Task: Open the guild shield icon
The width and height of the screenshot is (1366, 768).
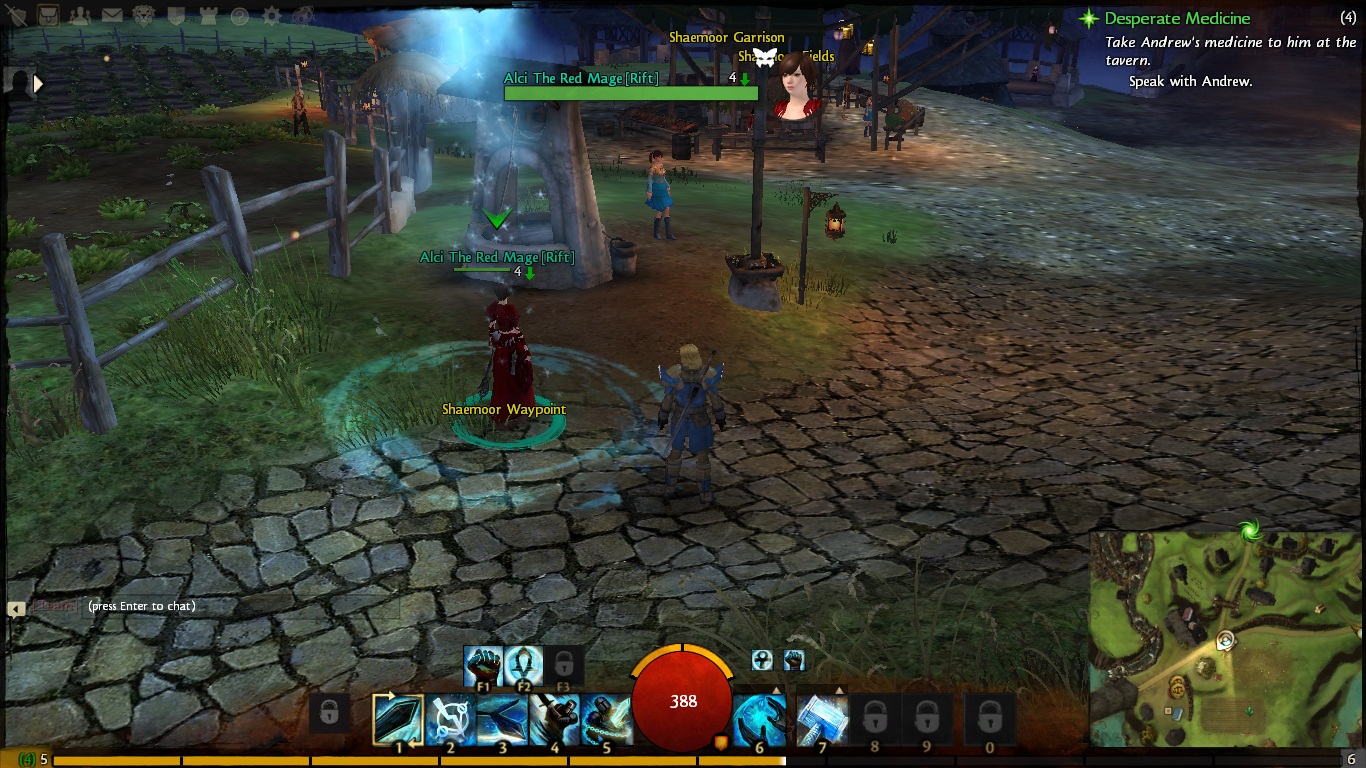Action: [x=175, y=15]
